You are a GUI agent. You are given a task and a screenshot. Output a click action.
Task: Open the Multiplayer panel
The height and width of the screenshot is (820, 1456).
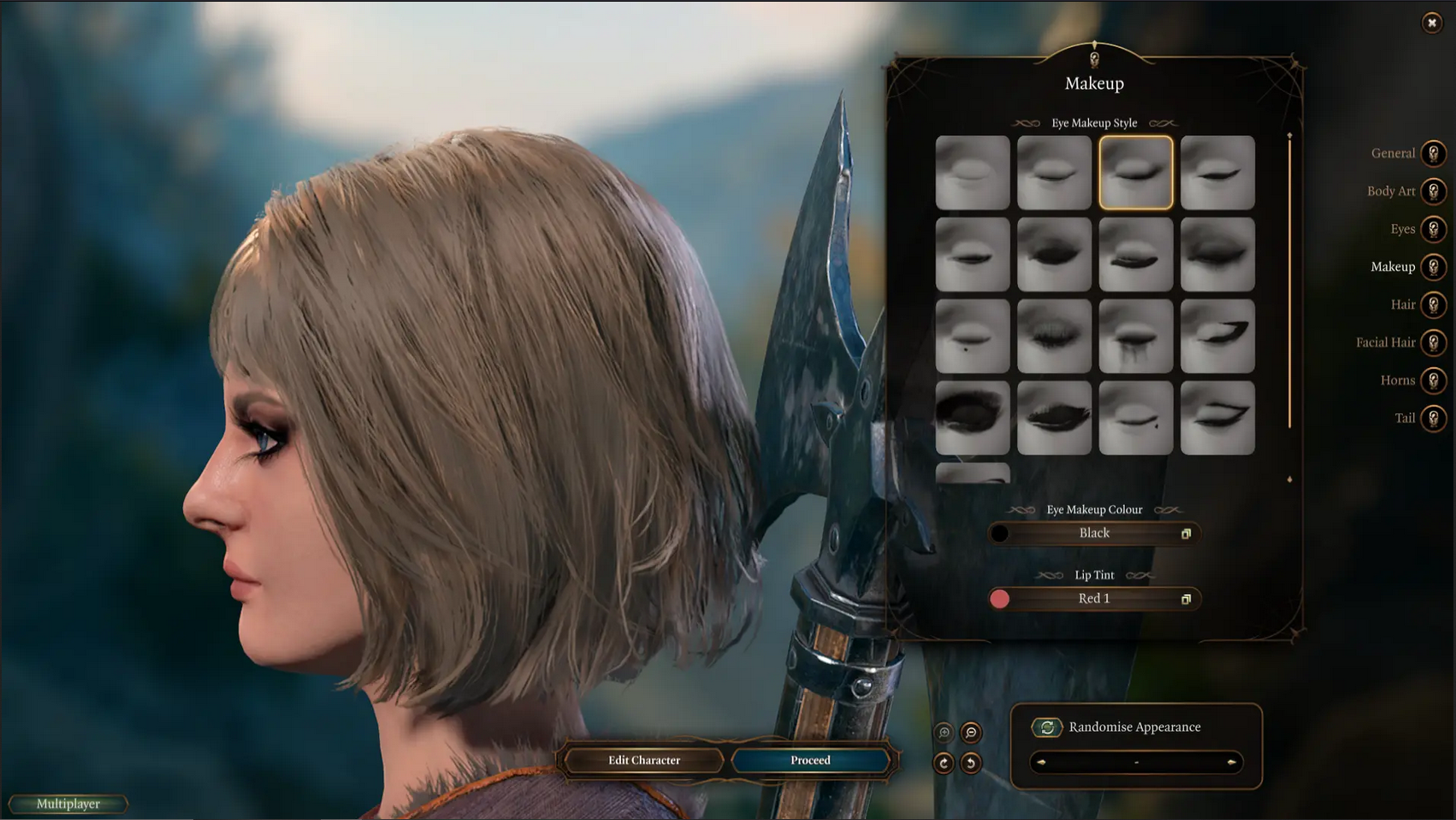[x=68, y=804]
